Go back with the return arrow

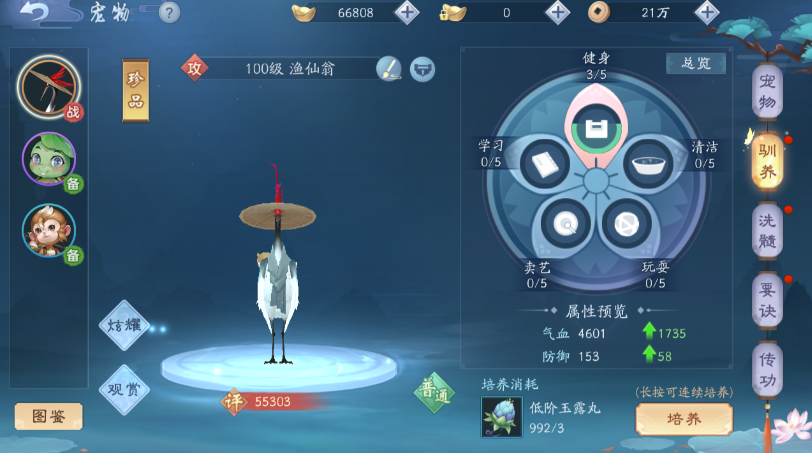(x=34, y=12)
